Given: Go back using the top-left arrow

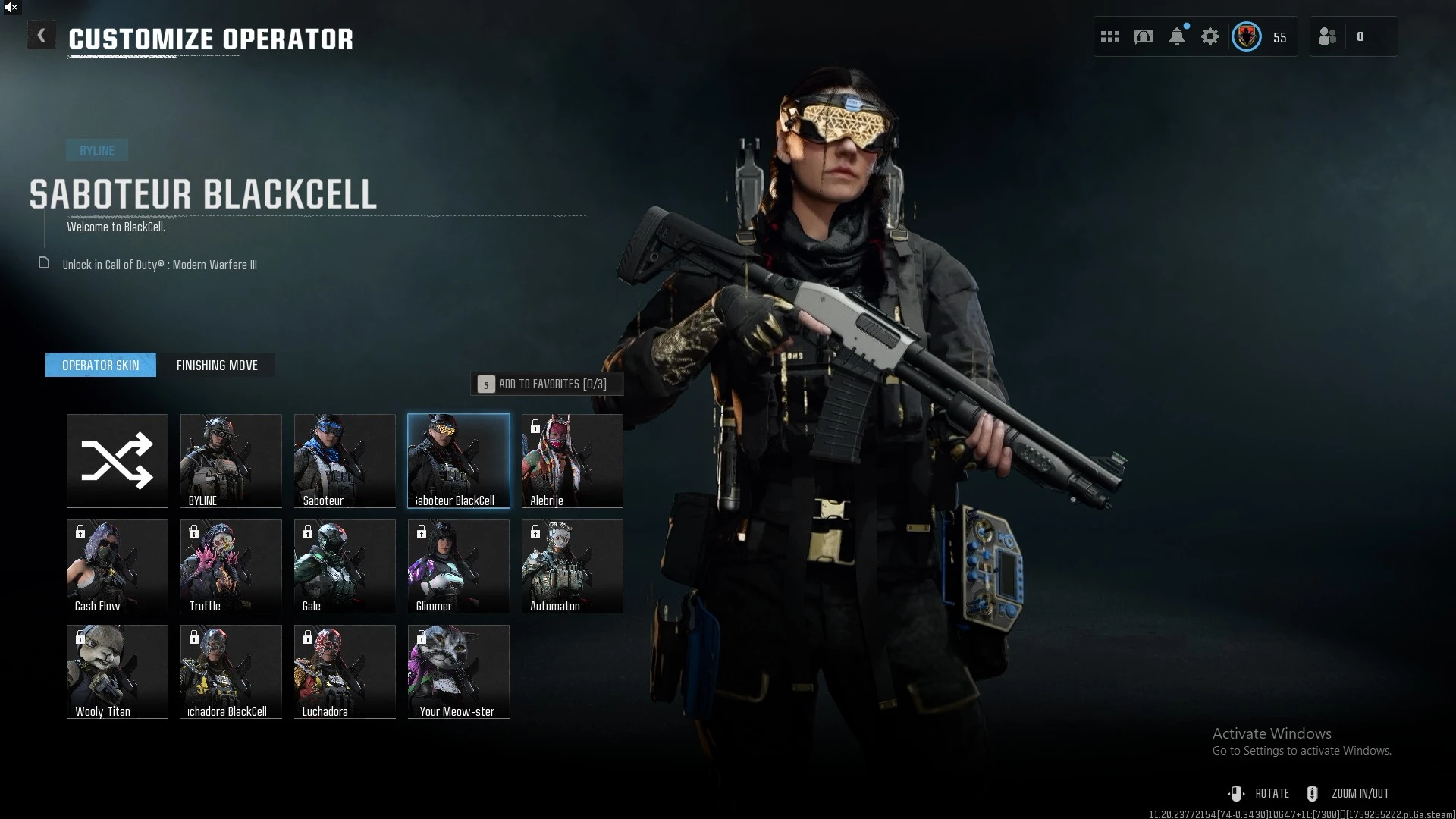Looking at the screenshot, I should tap(42, 36).
